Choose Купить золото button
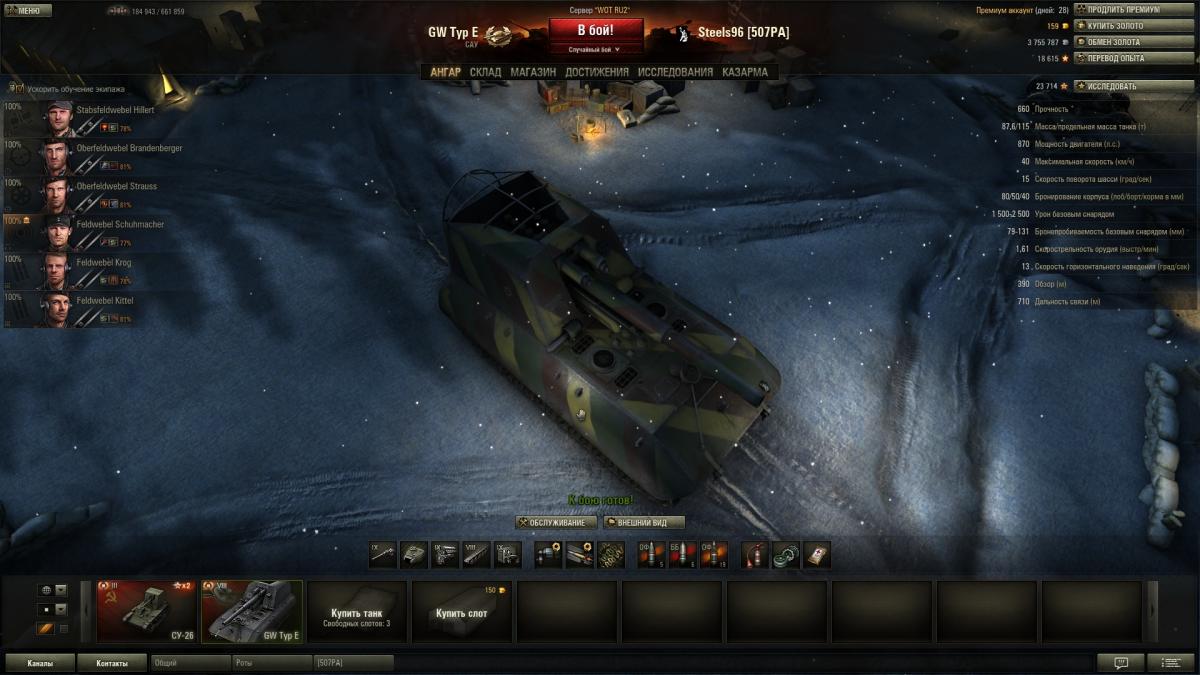The height and width of the screenshot is (675, 1200). 1119,26
